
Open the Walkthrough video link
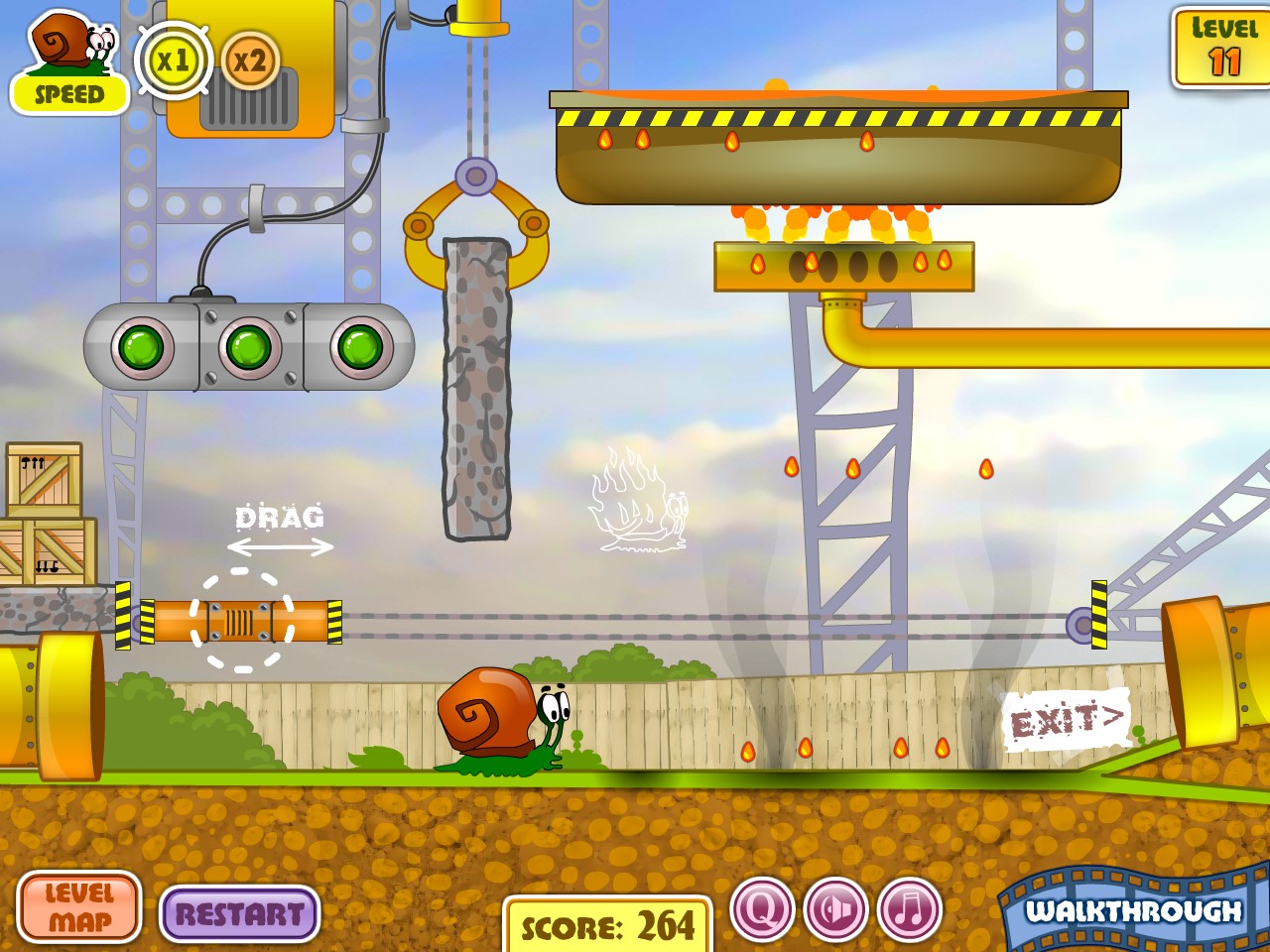pyautogui.click(x=1133, y=910)
